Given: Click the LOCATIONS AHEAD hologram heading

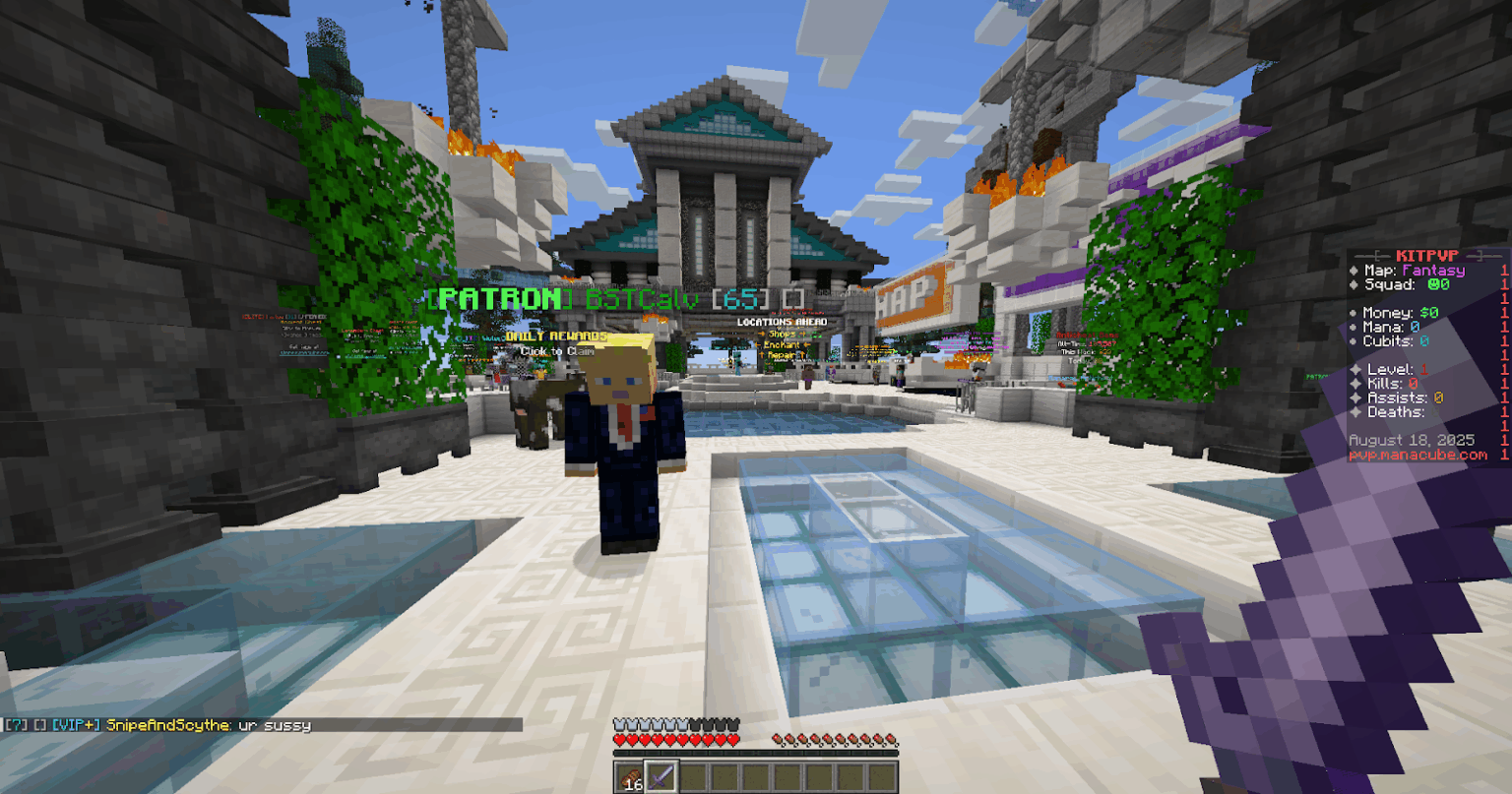Looking at the screenshot, I should [x=782, y=321].
